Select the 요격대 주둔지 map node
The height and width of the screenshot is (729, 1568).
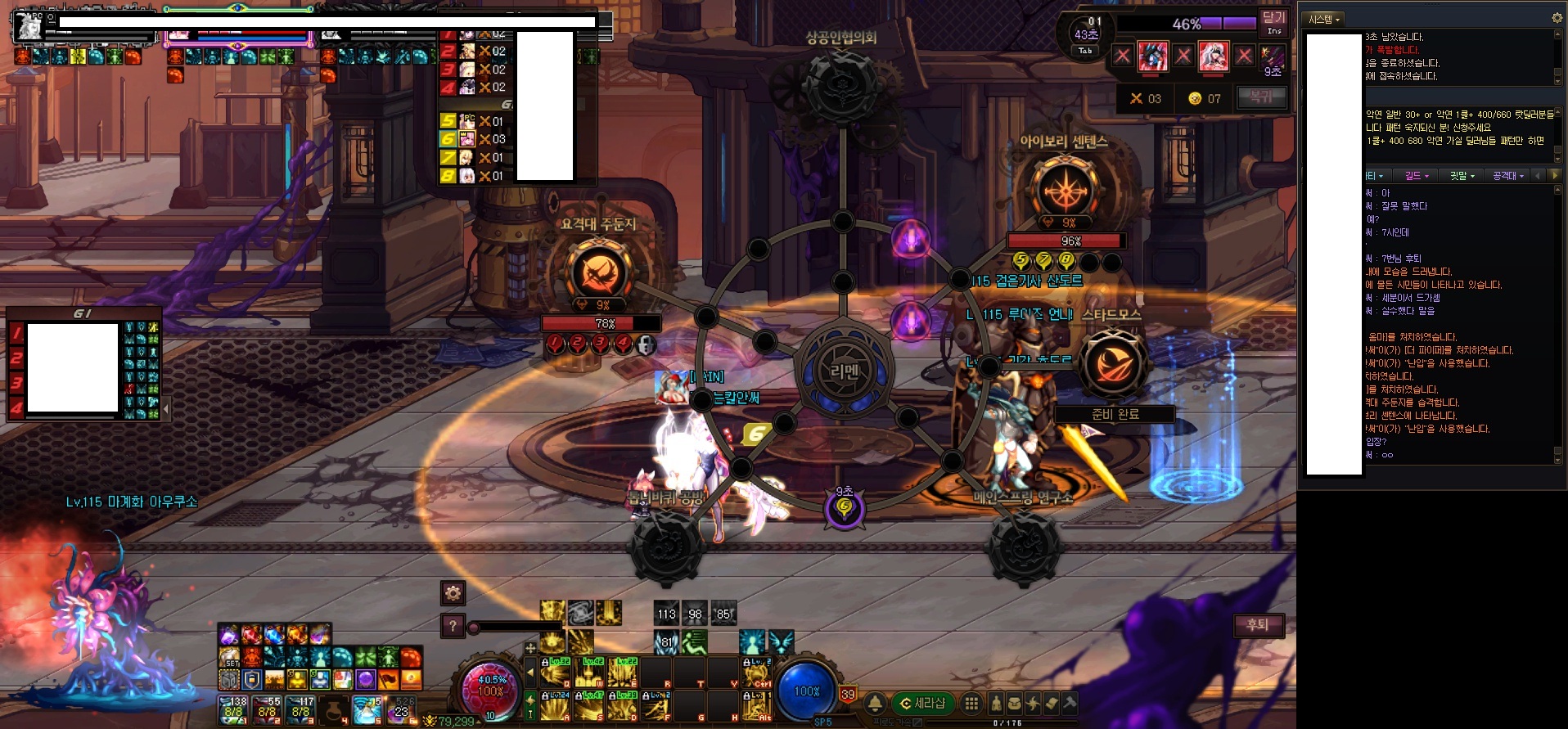click(599, 273)
